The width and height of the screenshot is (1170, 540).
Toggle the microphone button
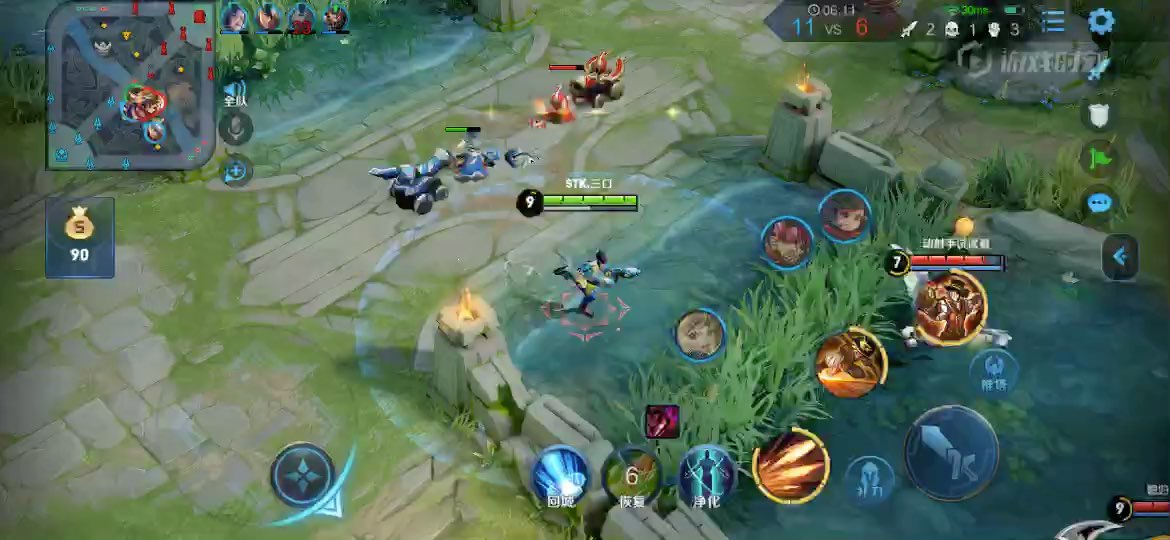236,128
